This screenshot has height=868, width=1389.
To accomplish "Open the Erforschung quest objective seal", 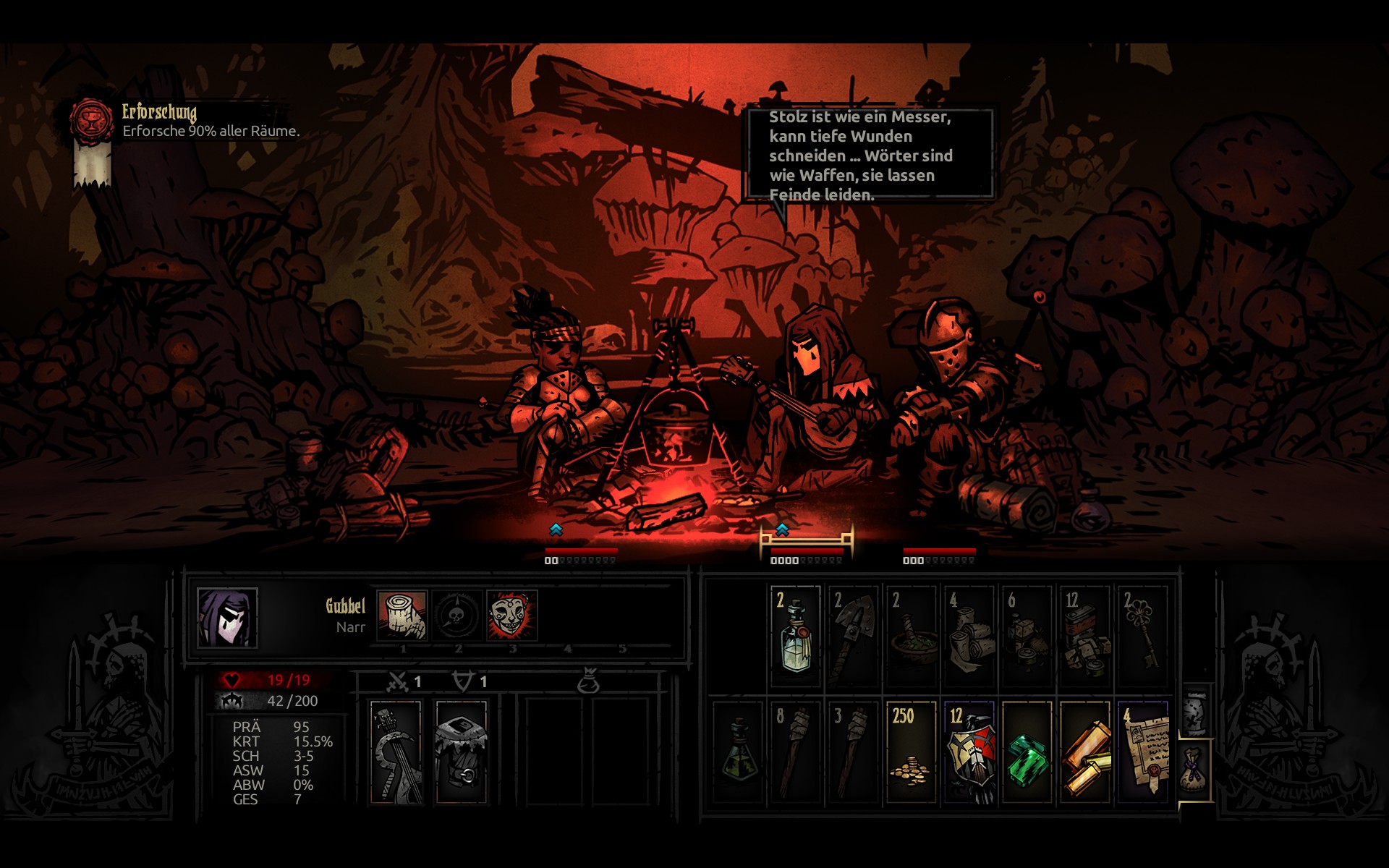I will (92, 121).
